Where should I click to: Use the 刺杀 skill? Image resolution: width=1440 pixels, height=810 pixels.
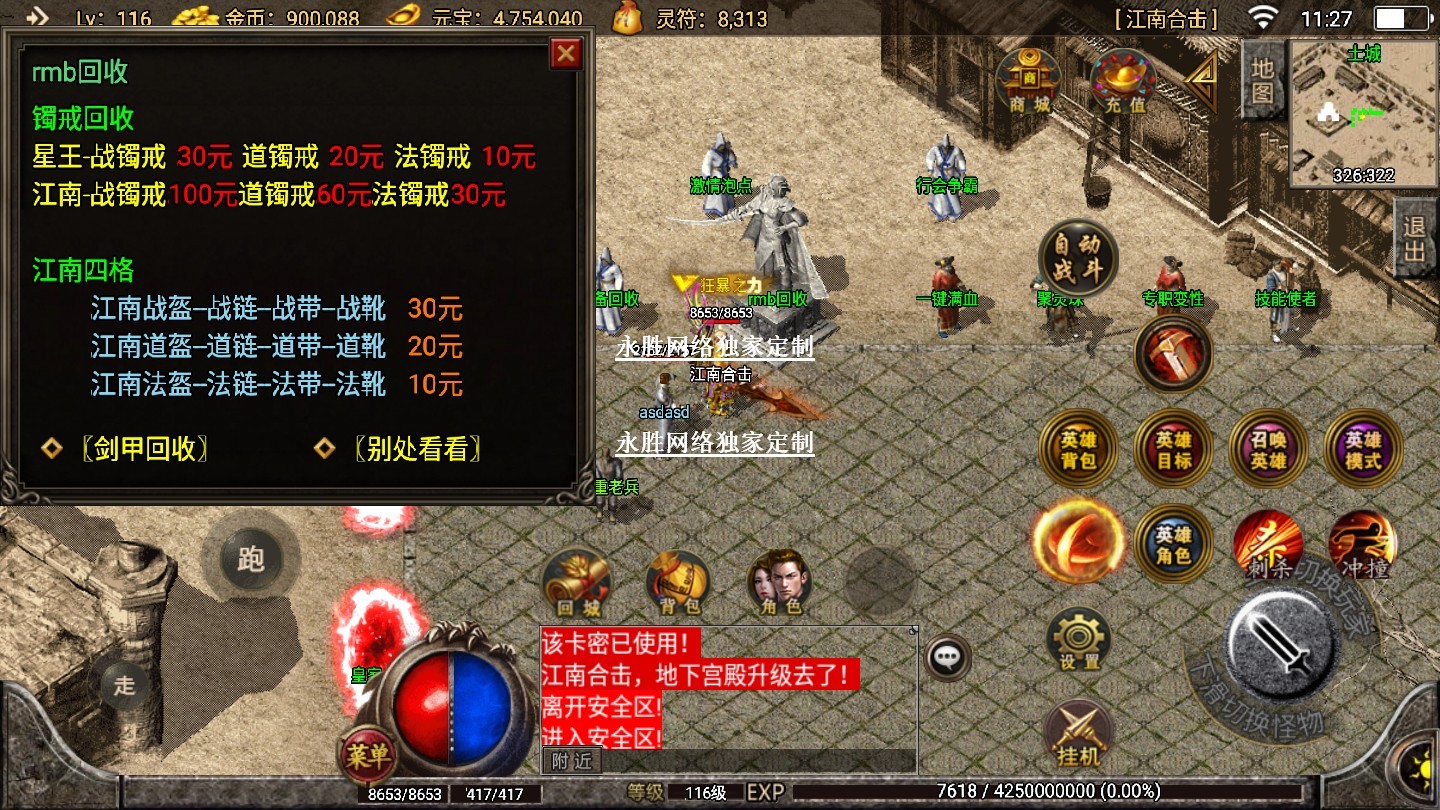tap(1268, 543)
